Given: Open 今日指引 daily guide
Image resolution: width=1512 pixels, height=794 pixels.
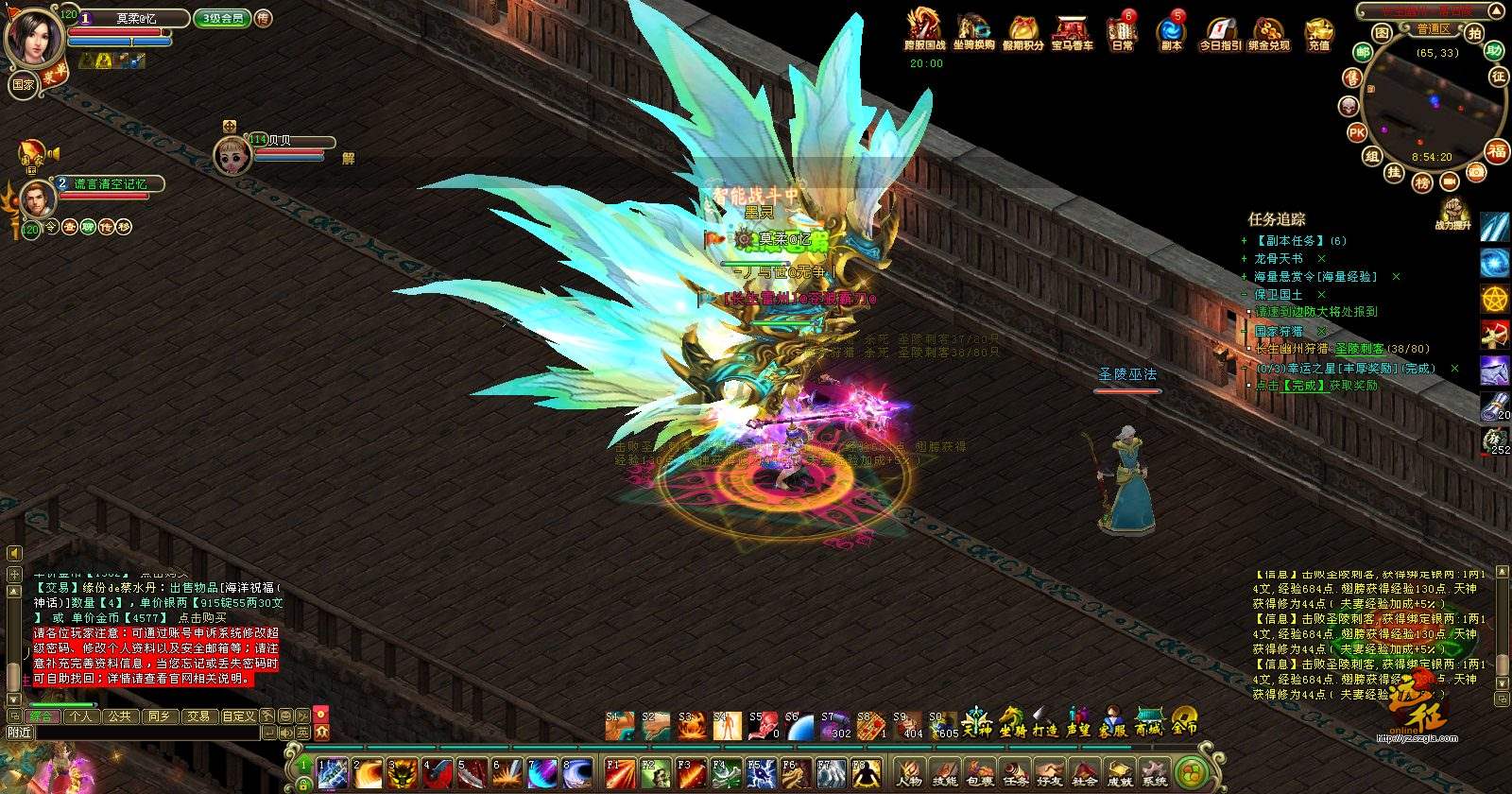Looking at the screenshot, I should pyautogui.click(x=1220, y=31).
